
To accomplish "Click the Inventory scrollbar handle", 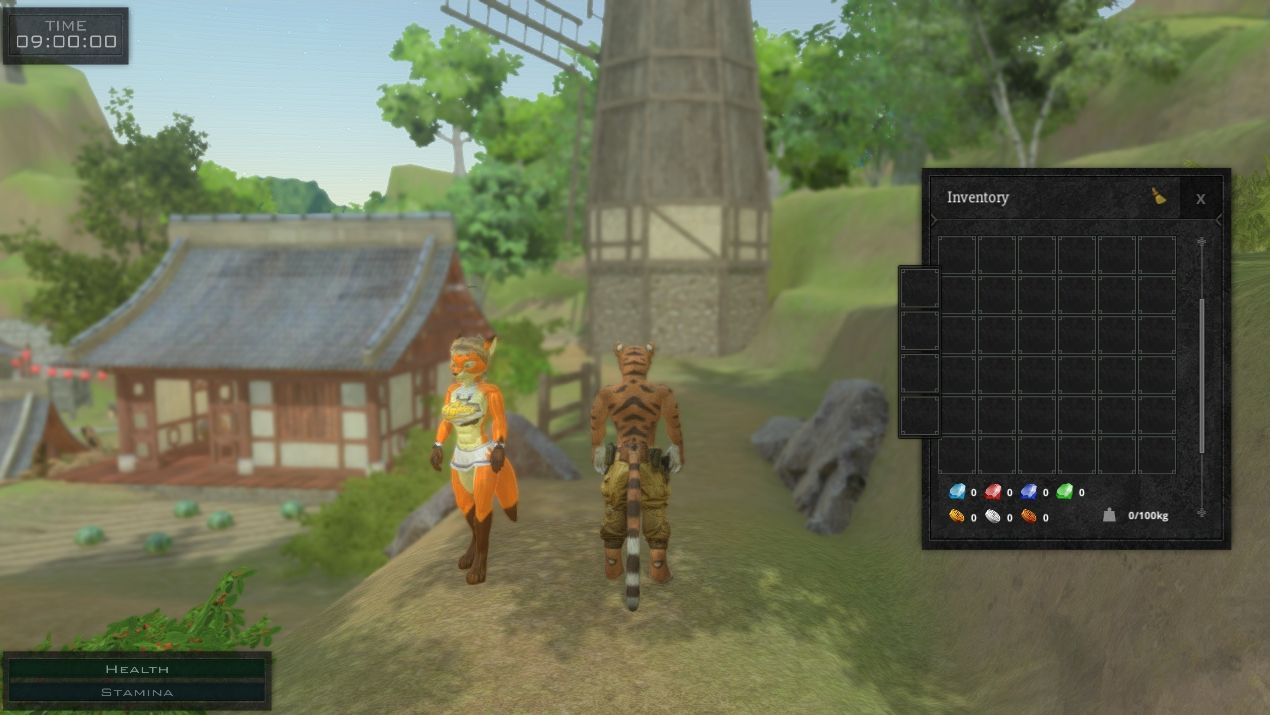I will point(1202,375).
